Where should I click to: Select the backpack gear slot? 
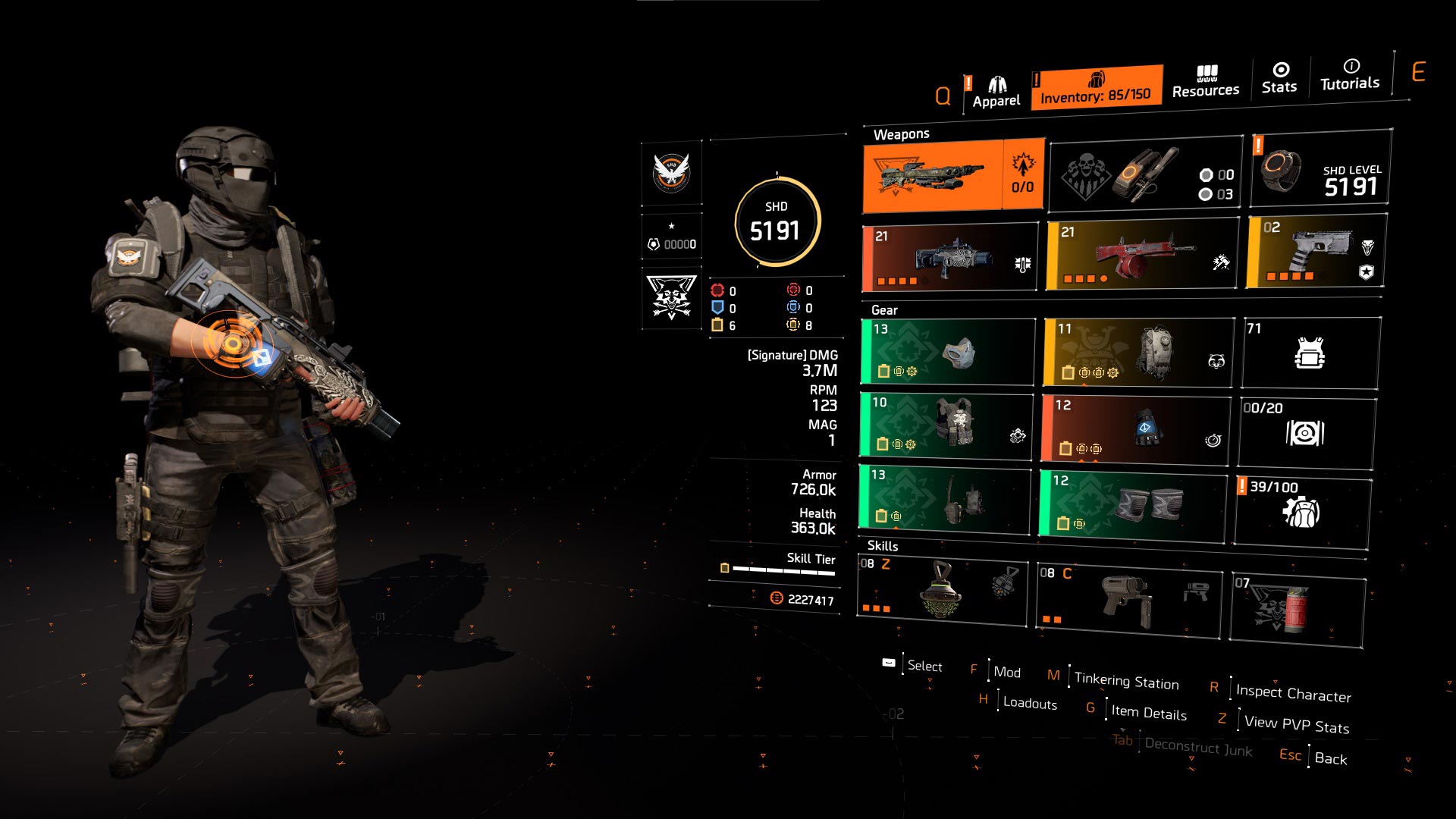tap(1138, 353)
